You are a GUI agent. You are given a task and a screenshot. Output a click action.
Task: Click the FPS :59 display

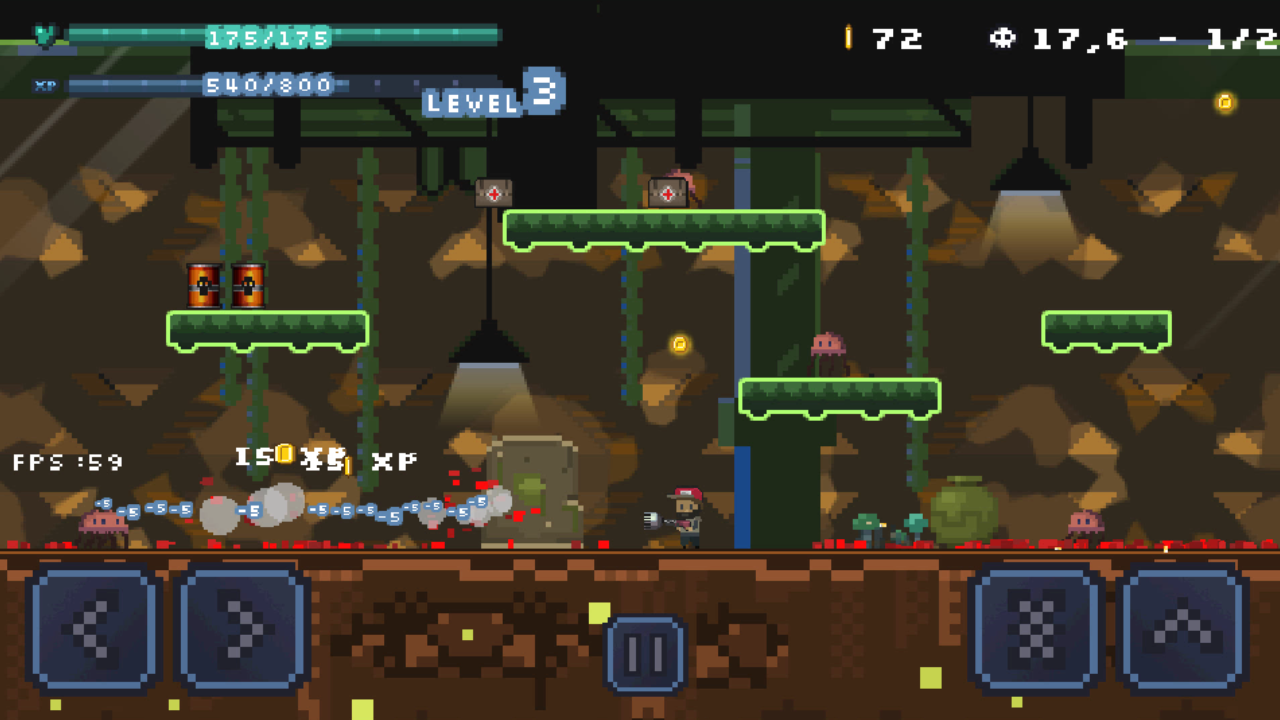point(66,462)
